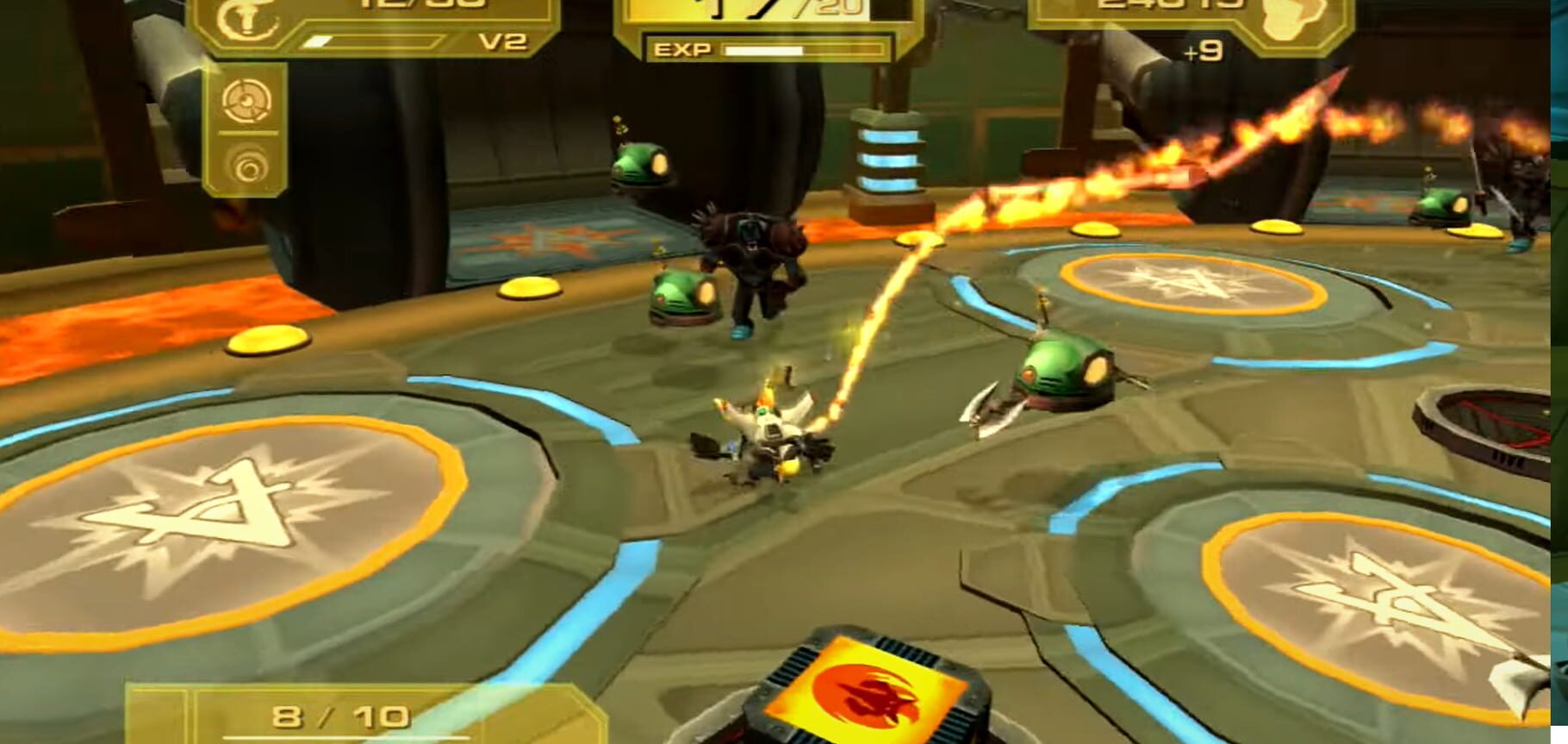Open the weapon HUD panel at top left
The height and width of the screenshot is (744, 1568).
pyautogui.click(x=362, y=26)
